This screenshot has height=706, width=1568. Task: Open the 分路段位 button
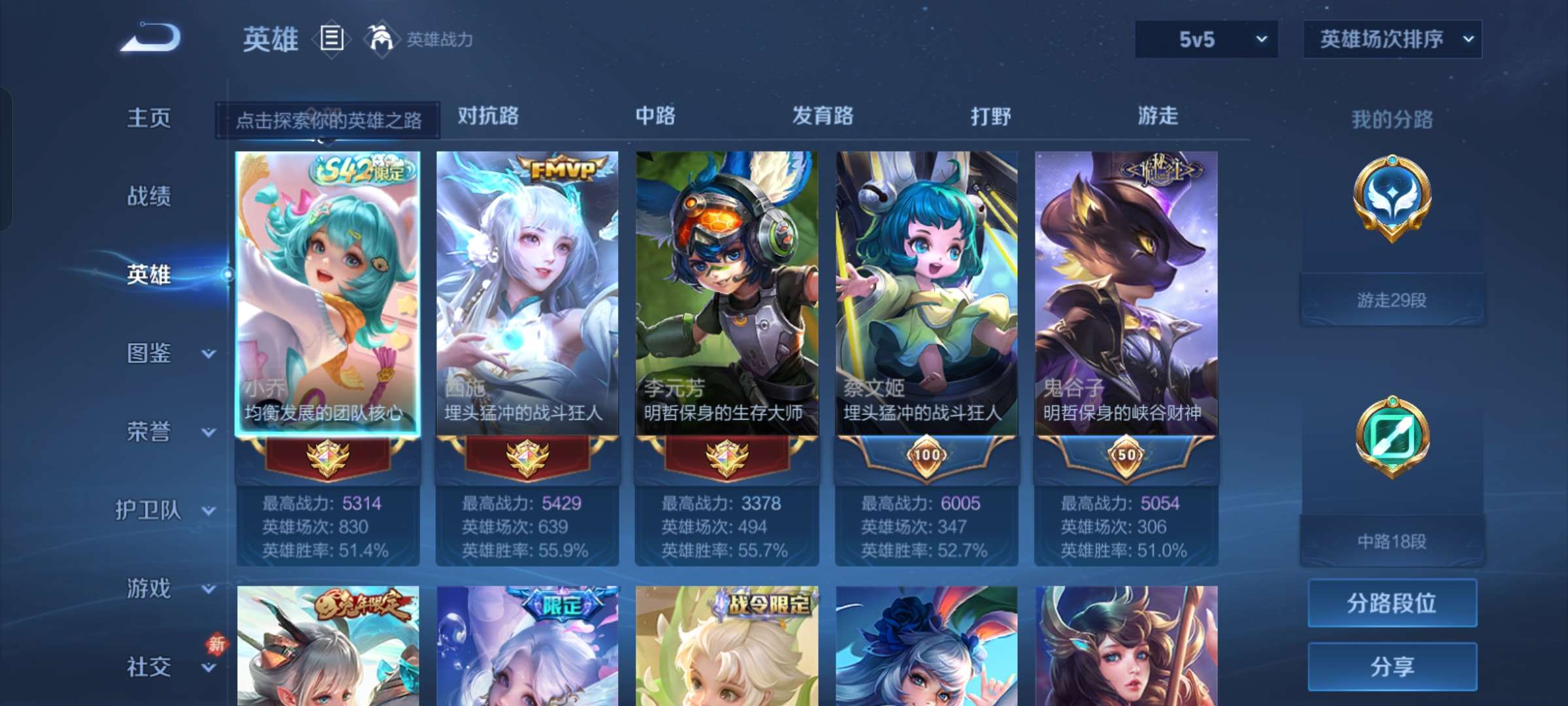(x=1392, y=603)
